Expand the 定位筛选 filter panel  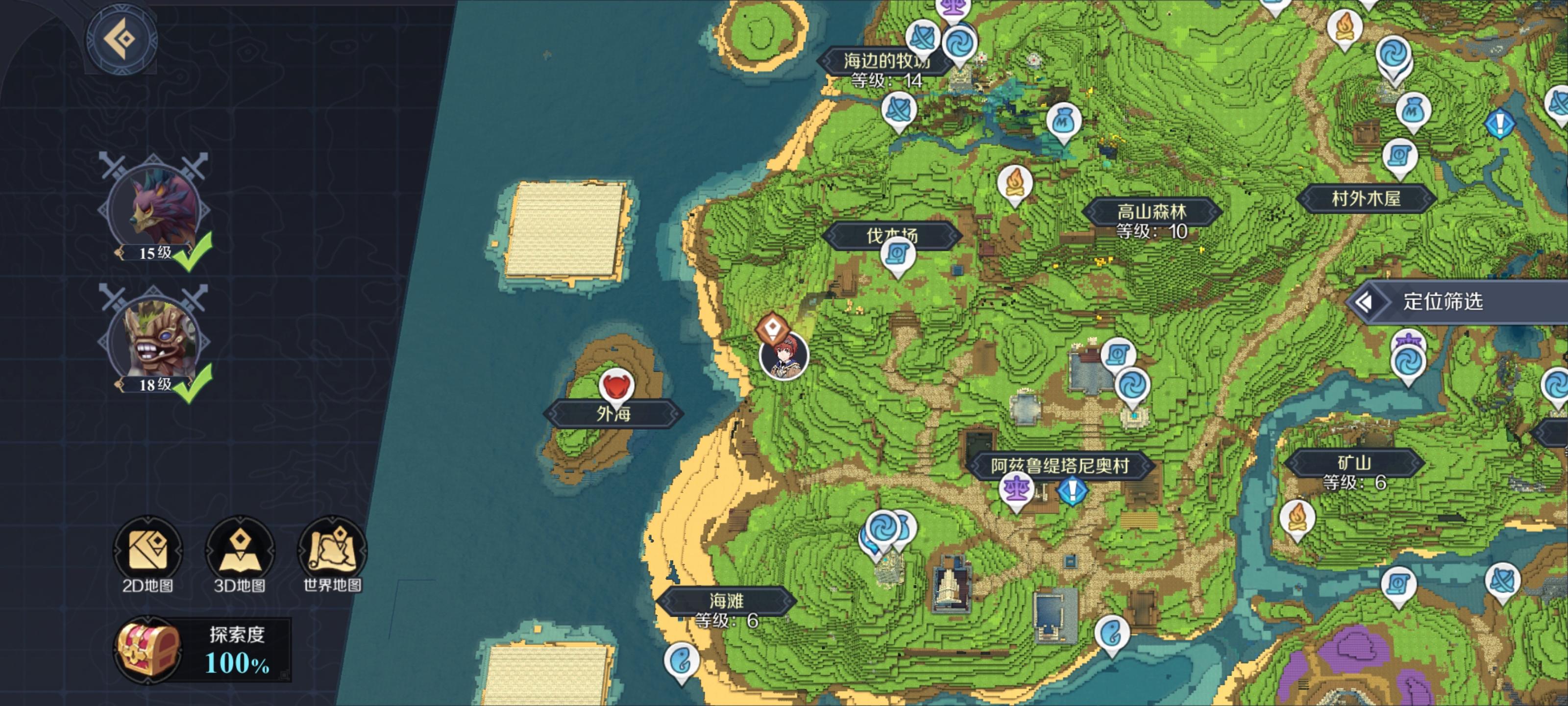click(x=1443, y=302)
